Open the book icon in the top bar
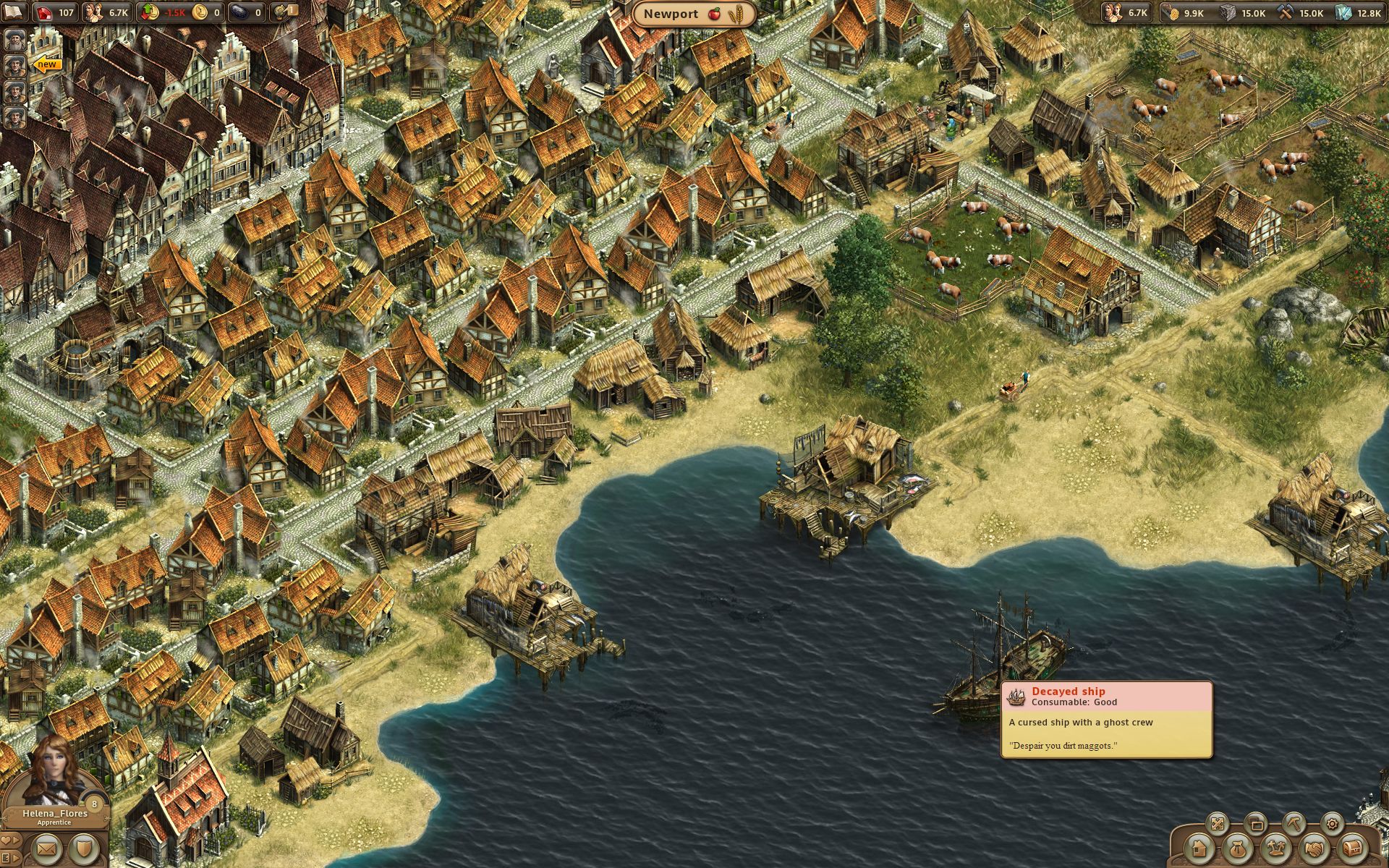1389x868 pixels. (x=14, y=12)
